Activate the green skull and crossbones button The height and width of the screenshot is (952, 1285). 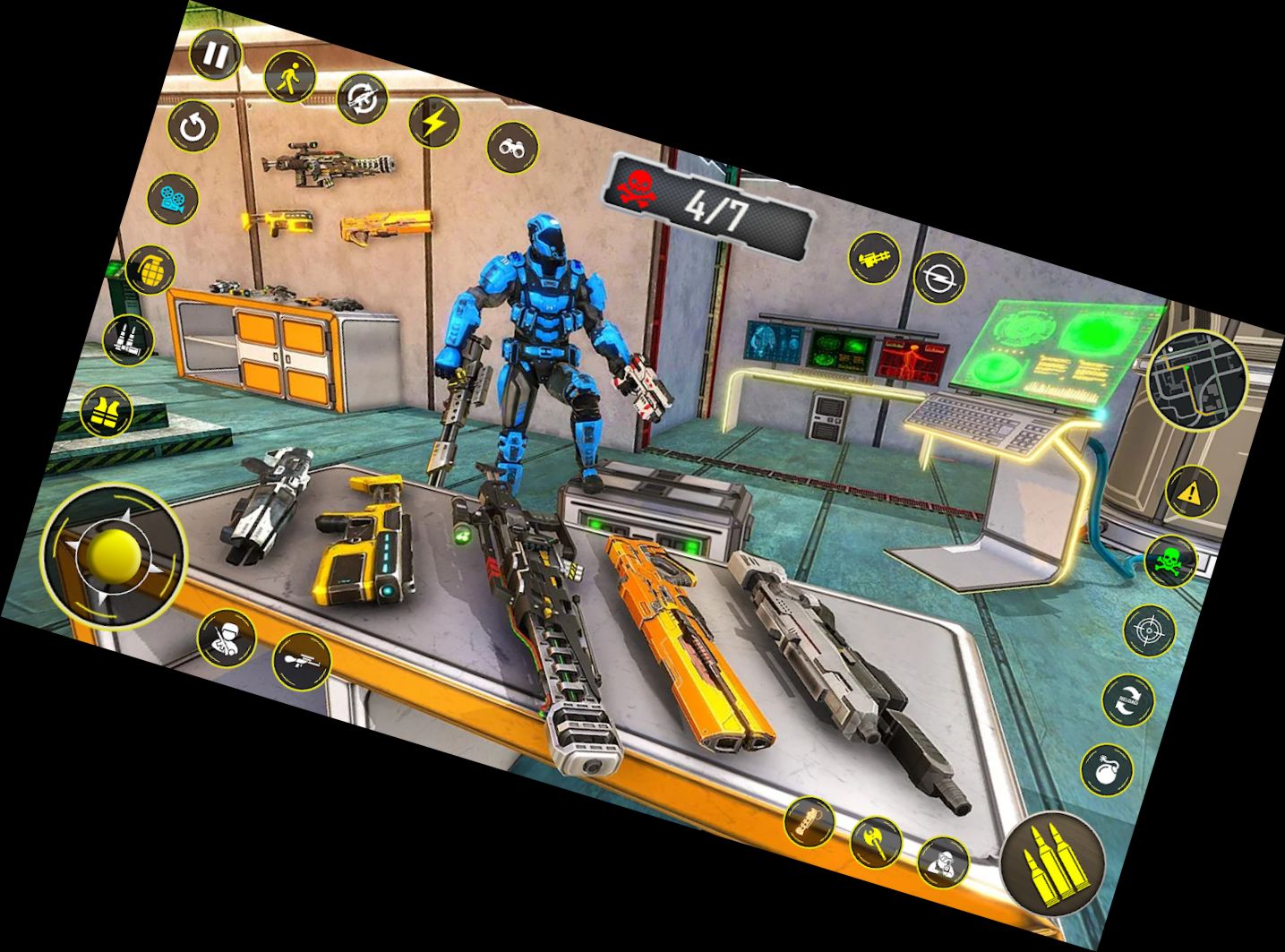[x=1170, y=562]
